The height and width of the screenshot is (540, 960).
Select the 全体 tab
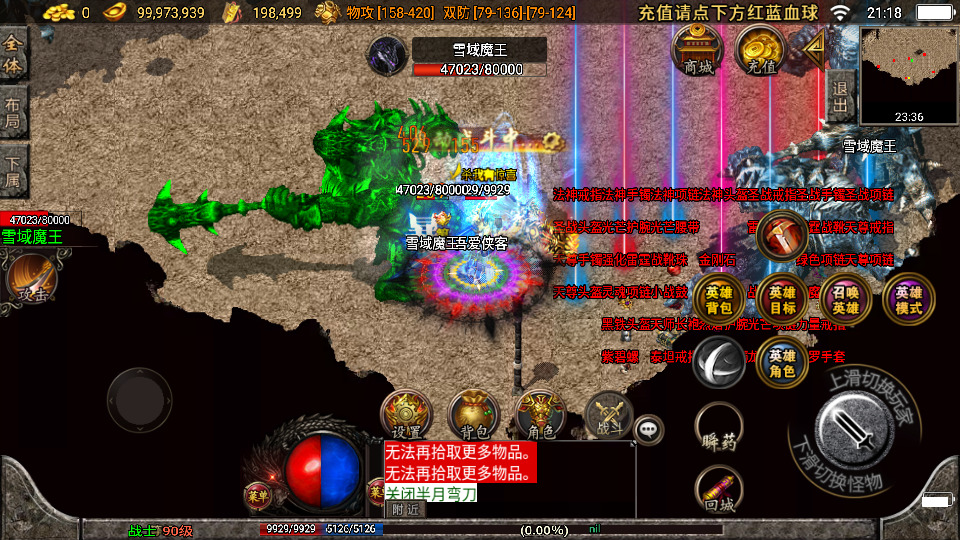(x=14, y=54)
